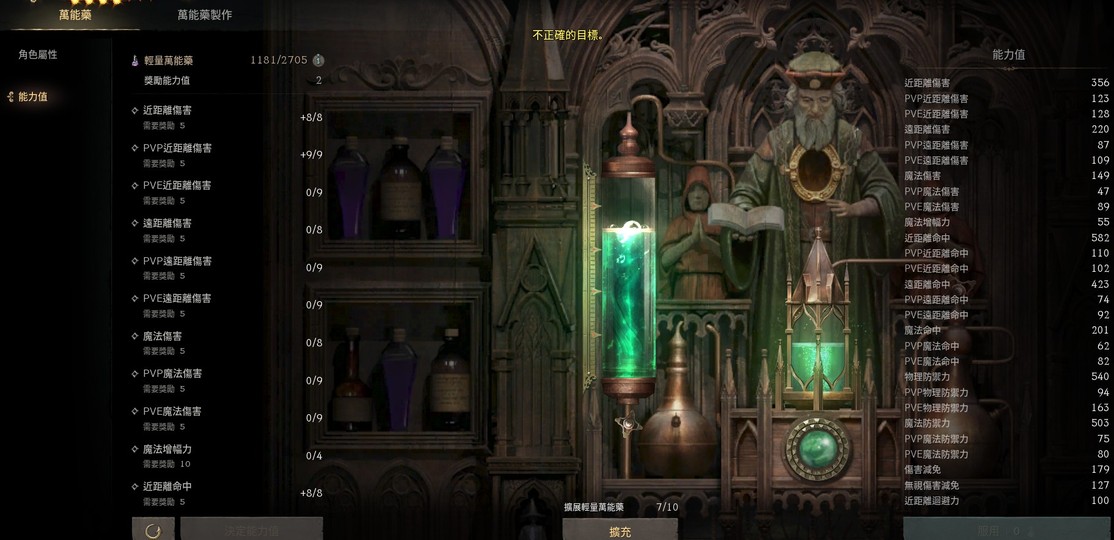The width and height of the screenshot is (1114, 540).
Task: Pick the PVP魔法傷害 stat row
Action: 226,379
